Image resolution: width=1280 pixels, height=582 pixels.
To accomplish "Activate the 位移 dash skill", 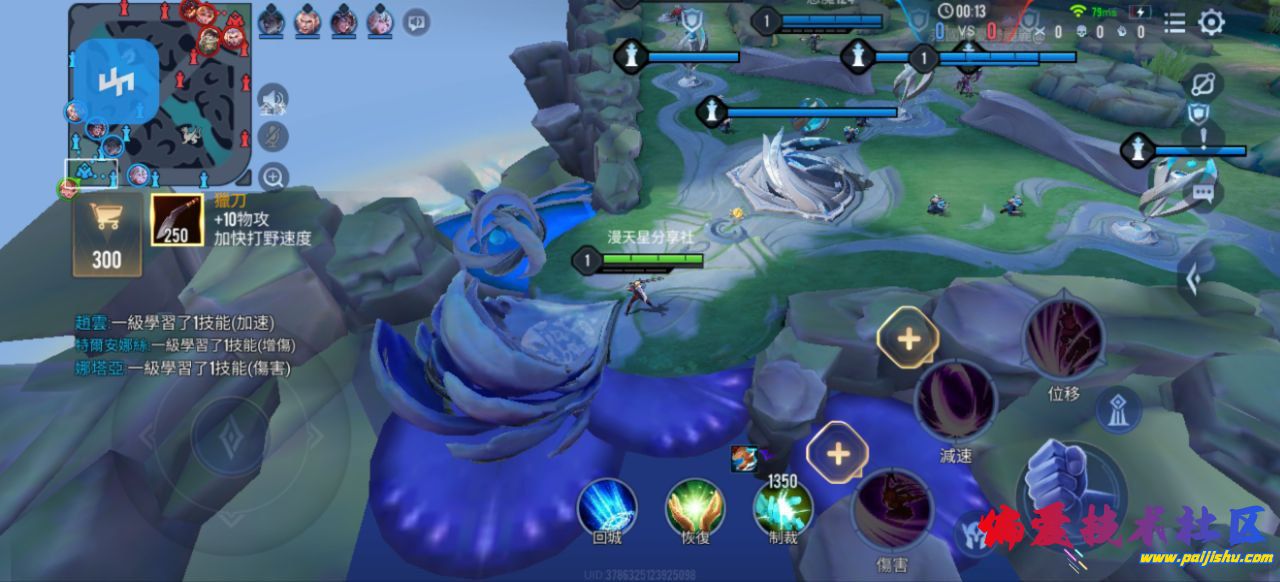I will click(1063, 340).
